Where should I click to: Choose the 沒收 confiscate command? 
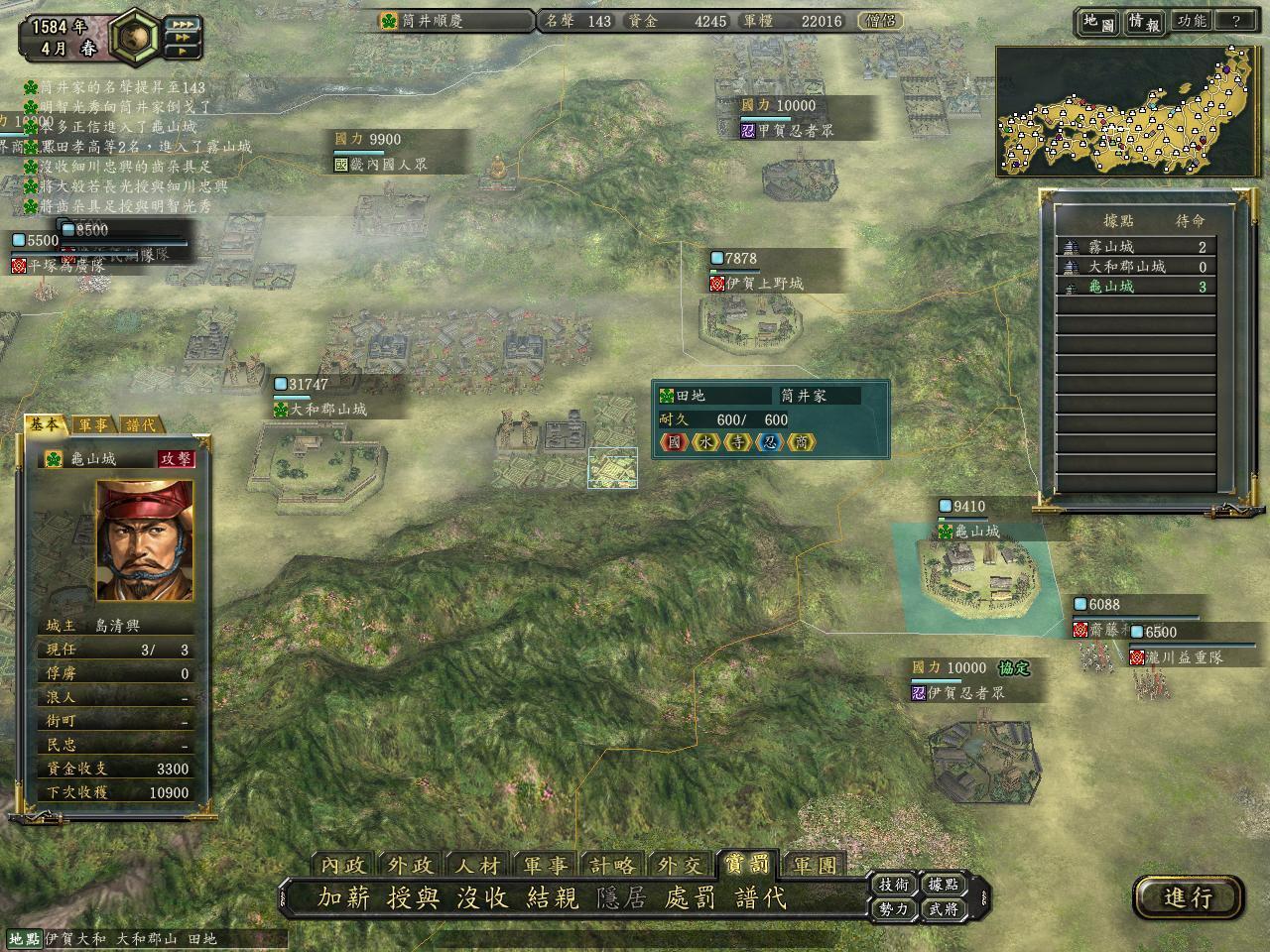483,897
